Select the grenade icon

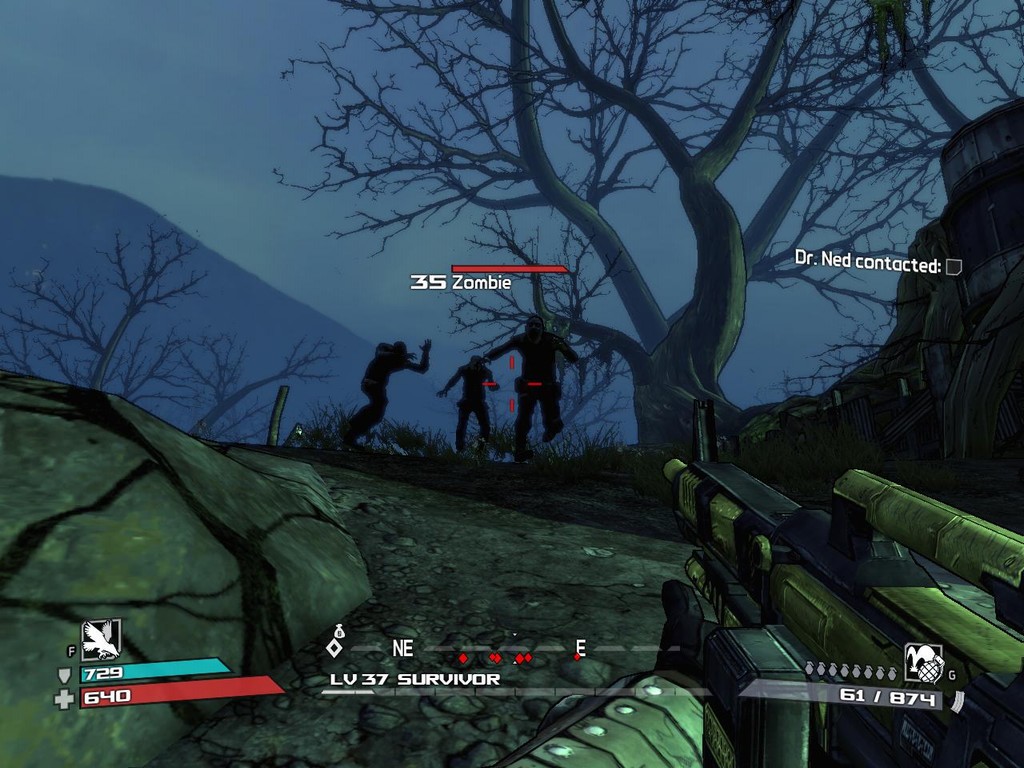[923, 662]
